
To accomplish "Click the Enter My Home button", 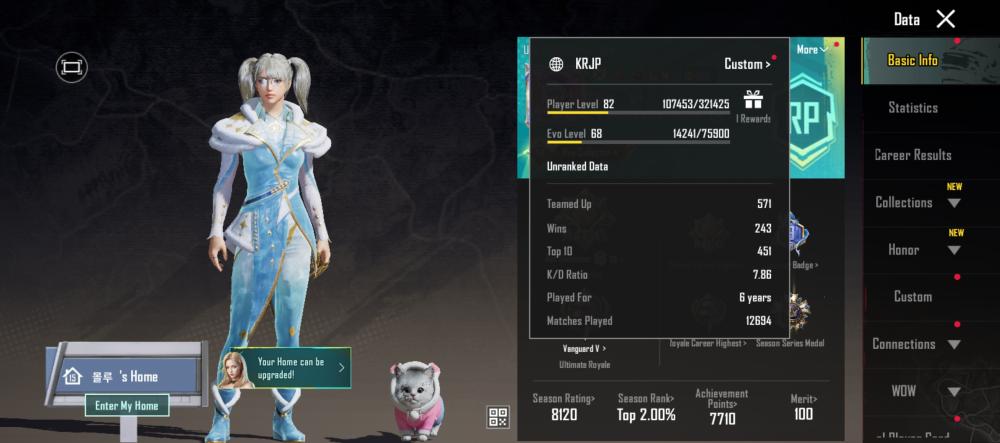I will click(126, 406).
